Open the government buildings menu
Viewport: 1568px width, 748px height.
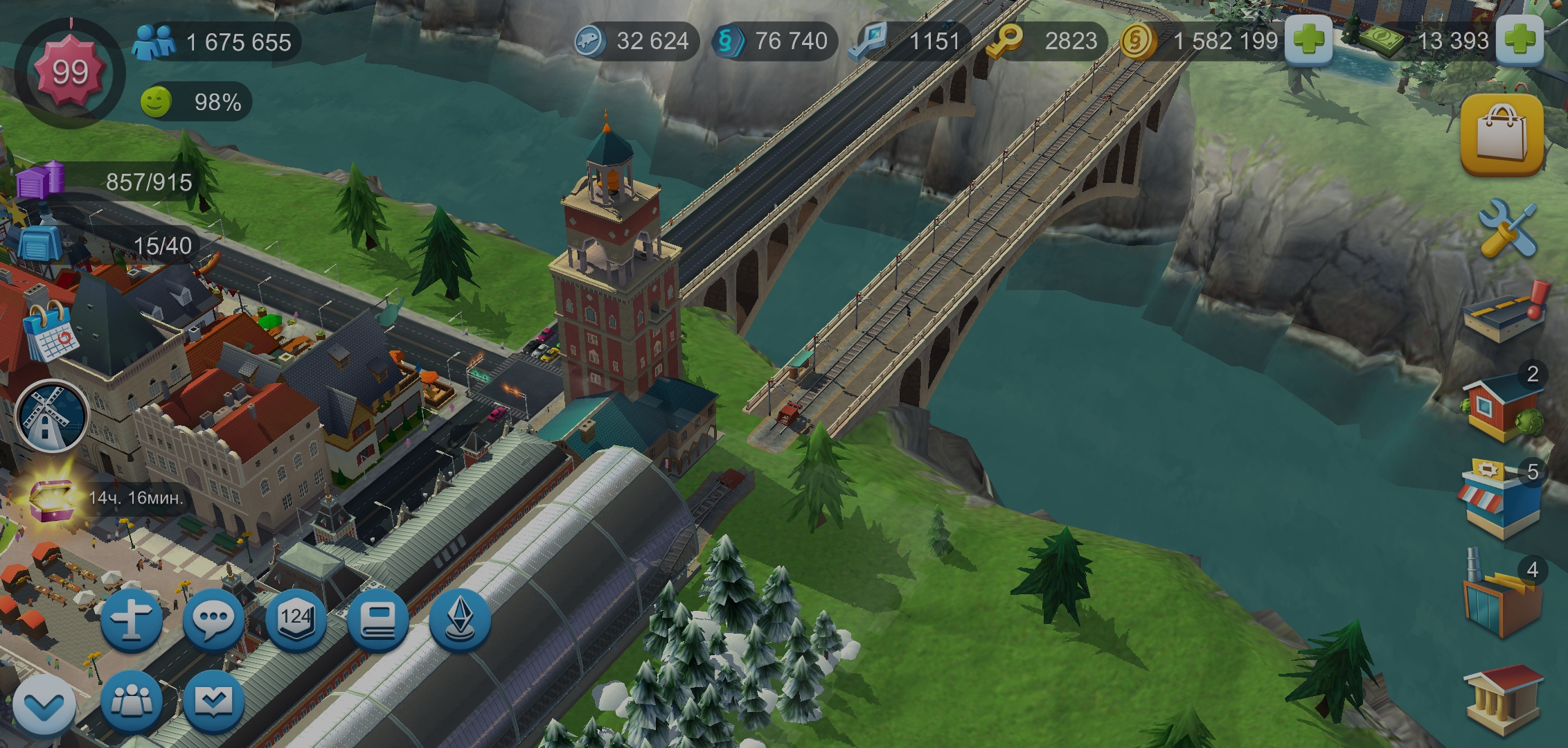[x=1503, y=700]
